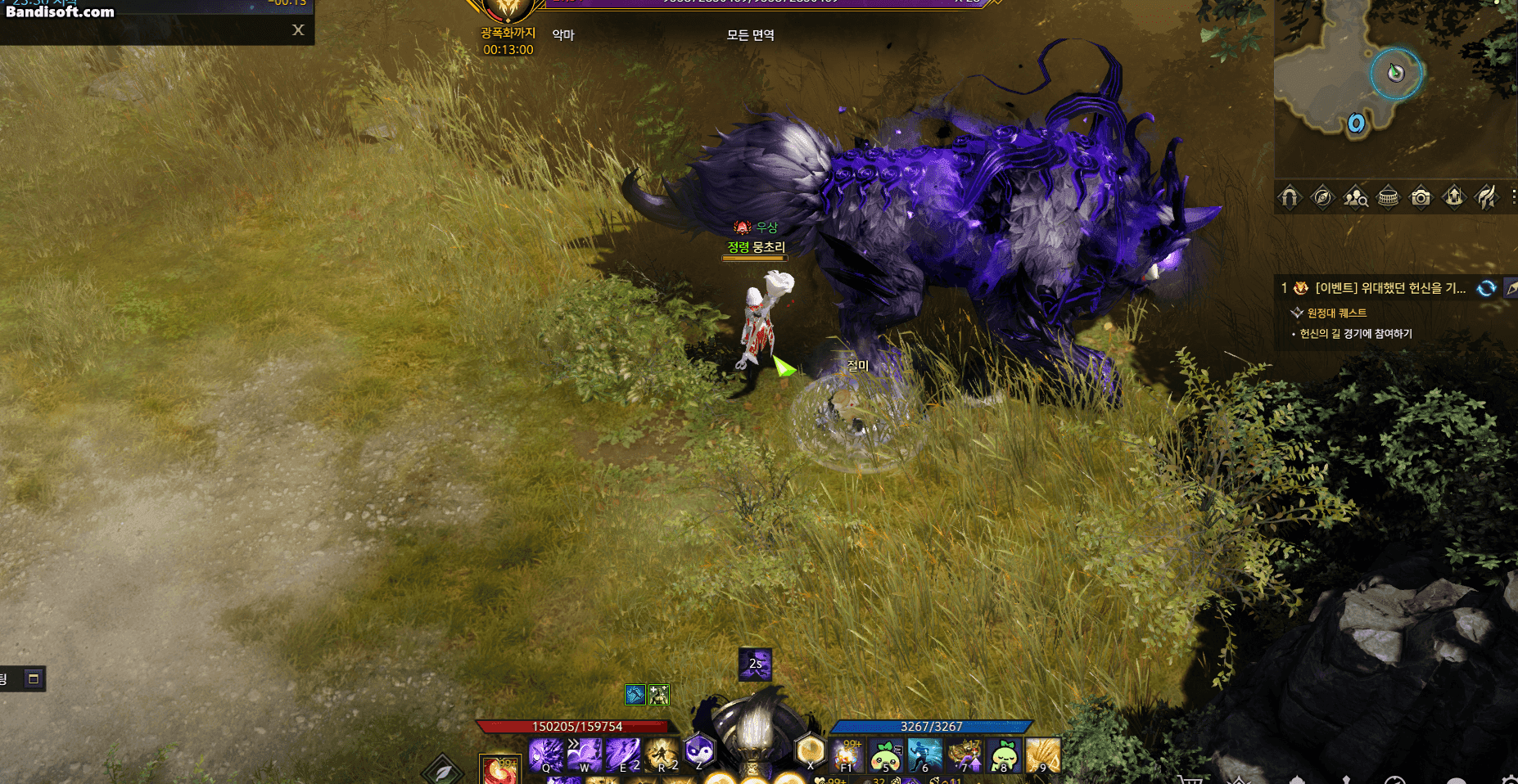Open the compass icon below minimap
Image resolution: width=1518 pixels, height=784 pixels.
(x=1322, y=197)
